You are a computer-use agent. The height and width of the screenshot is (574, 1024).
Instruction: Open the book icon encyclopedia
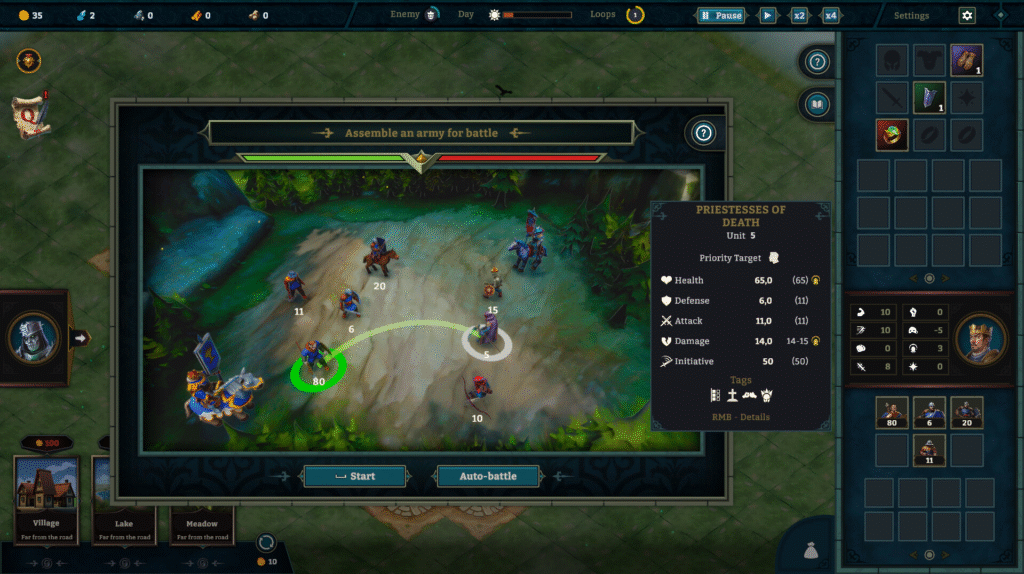(817, 104)
